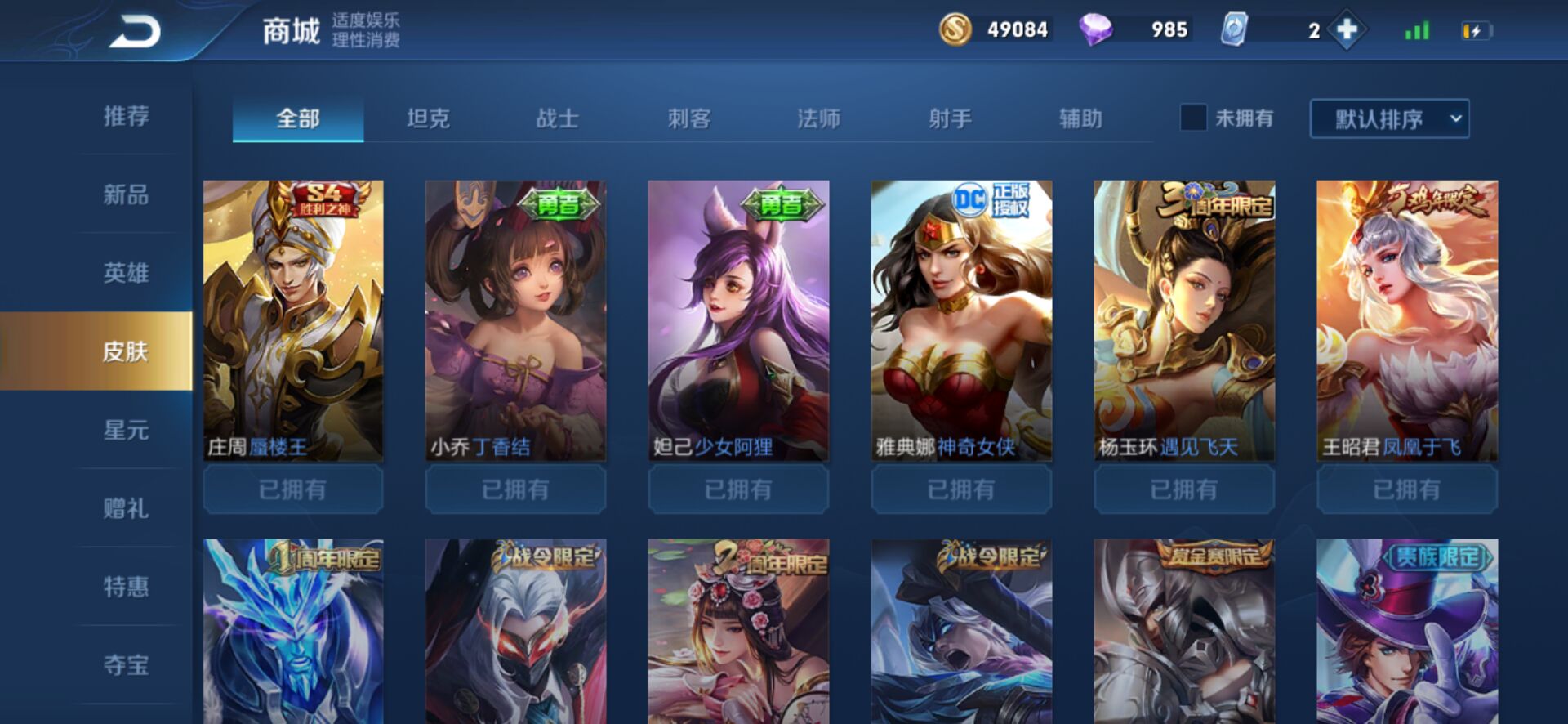This screenshot has width=1568, height=724.
Task: Expand the sort options via the chevron arrow
Action: 1457,119
